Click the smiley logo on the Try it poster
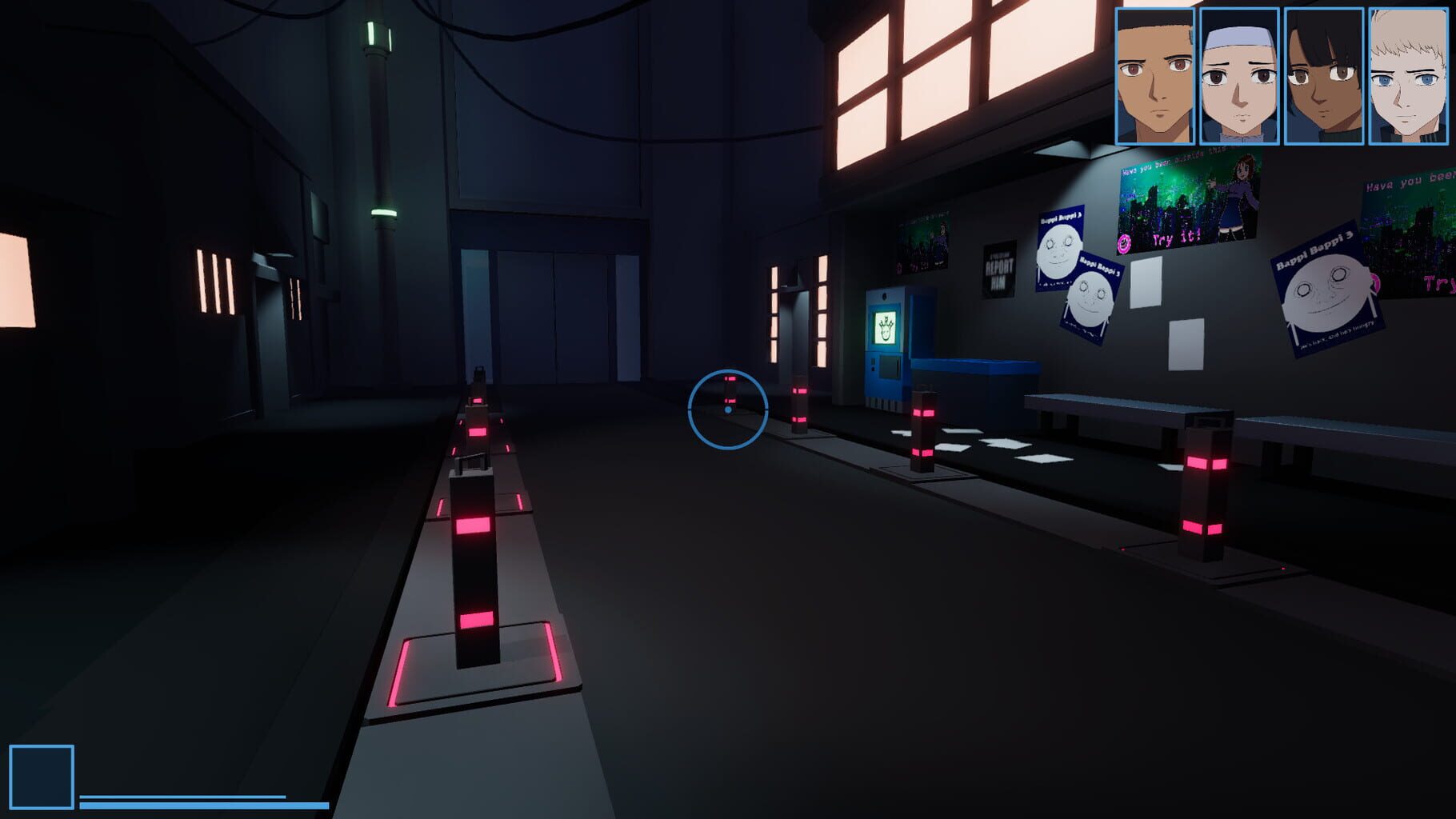Viewport: 1456px width, 819px height. pos(1124,242)
